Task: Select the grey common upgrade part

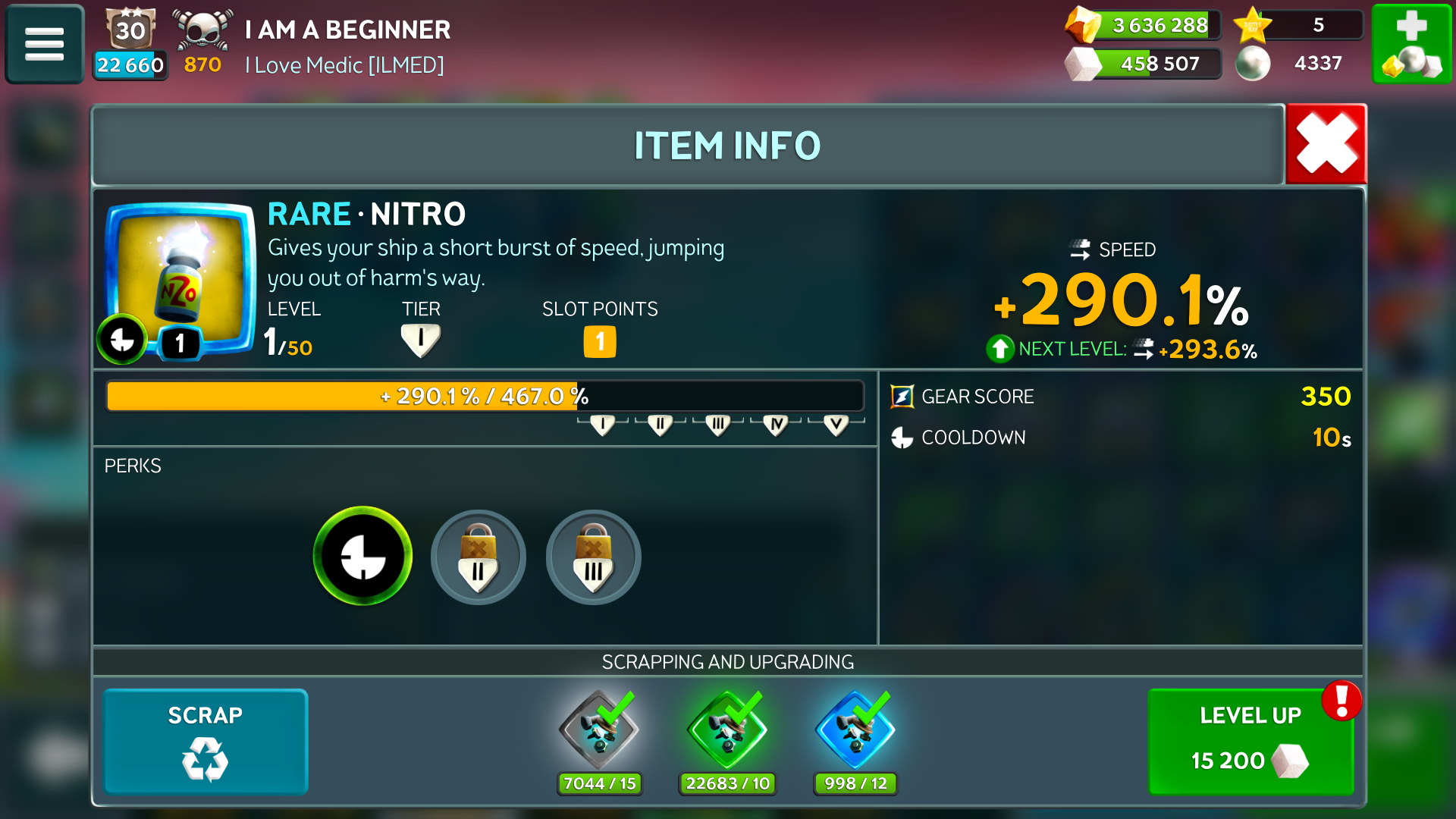Action: pos(599,731)
